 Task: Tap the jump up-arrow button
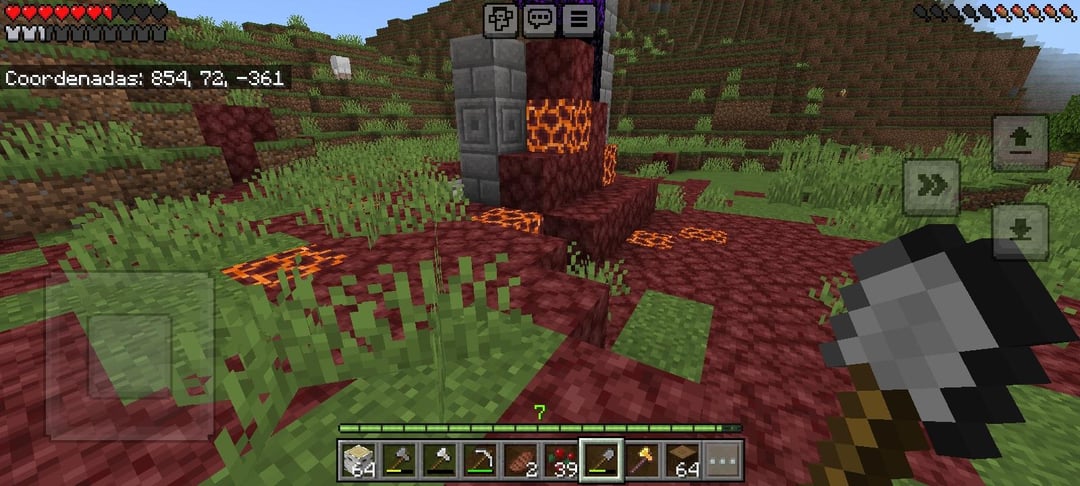[x=1020, y=142]
